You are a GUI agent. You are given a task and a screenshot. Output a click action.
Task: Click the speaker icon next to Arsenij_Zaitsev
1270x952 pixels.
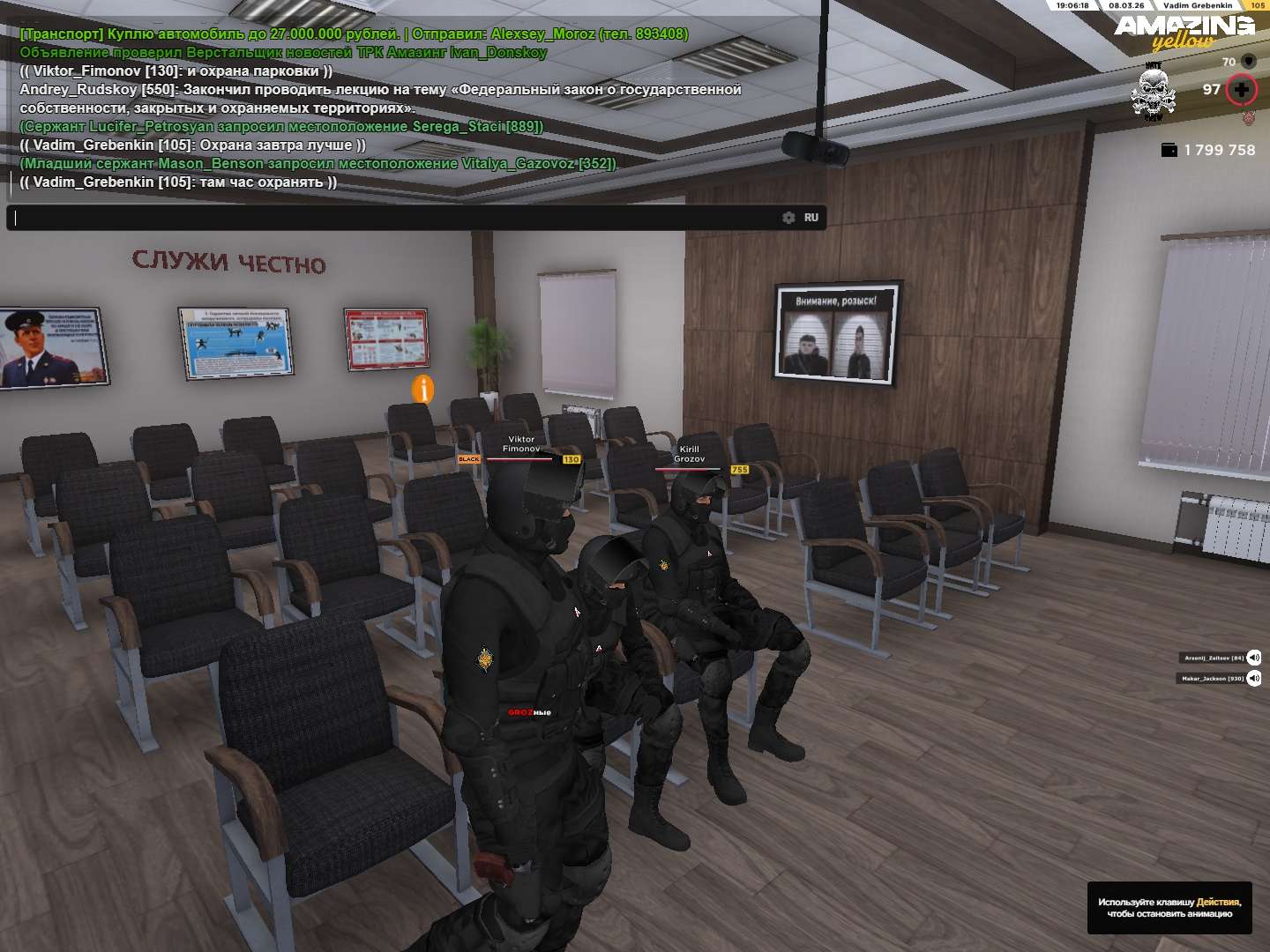coord(1254,658)
